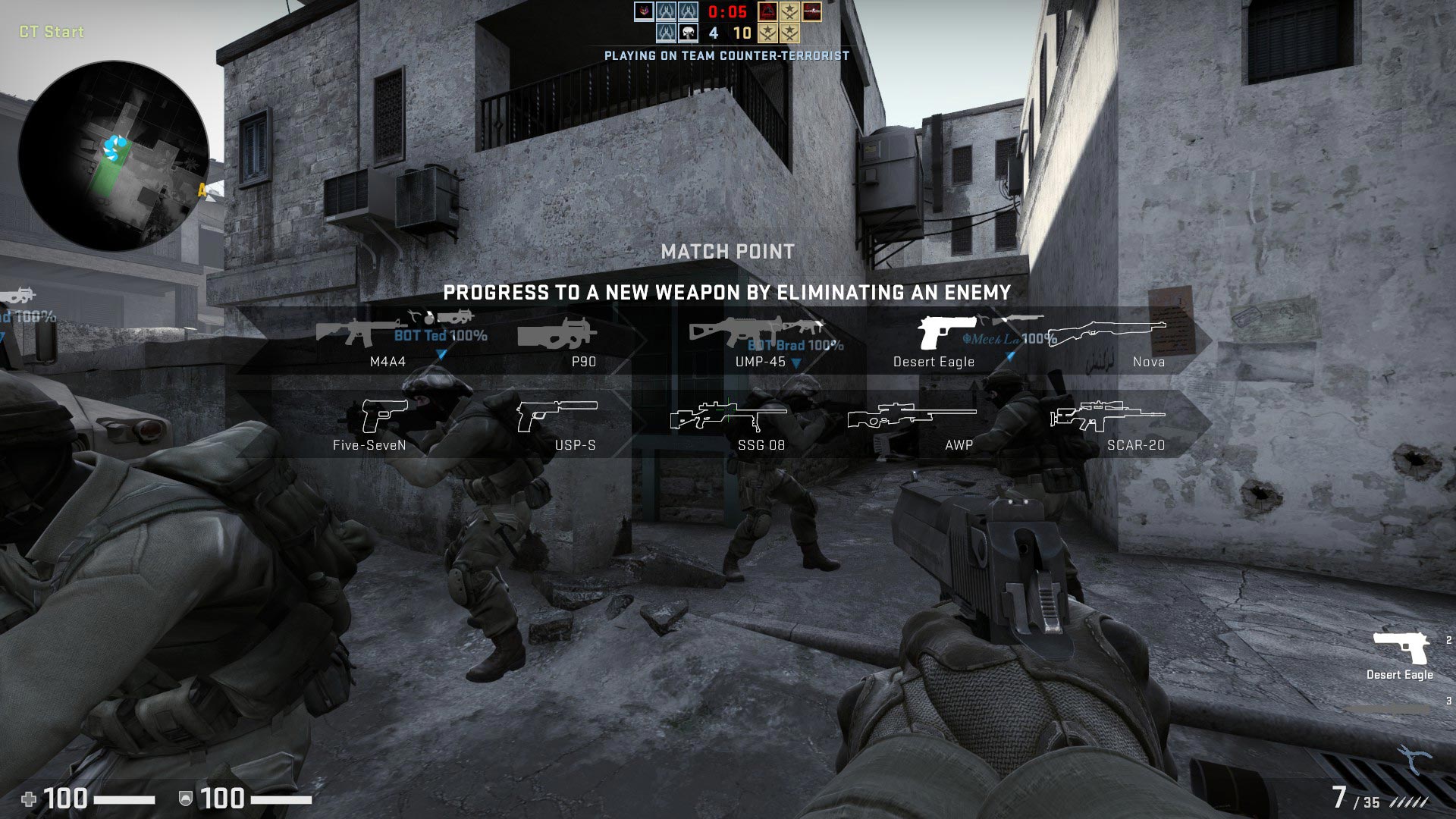The image size is (1456, 819).
Task: Select the UMP-45 progression icon
Action: tap(732, 331)
